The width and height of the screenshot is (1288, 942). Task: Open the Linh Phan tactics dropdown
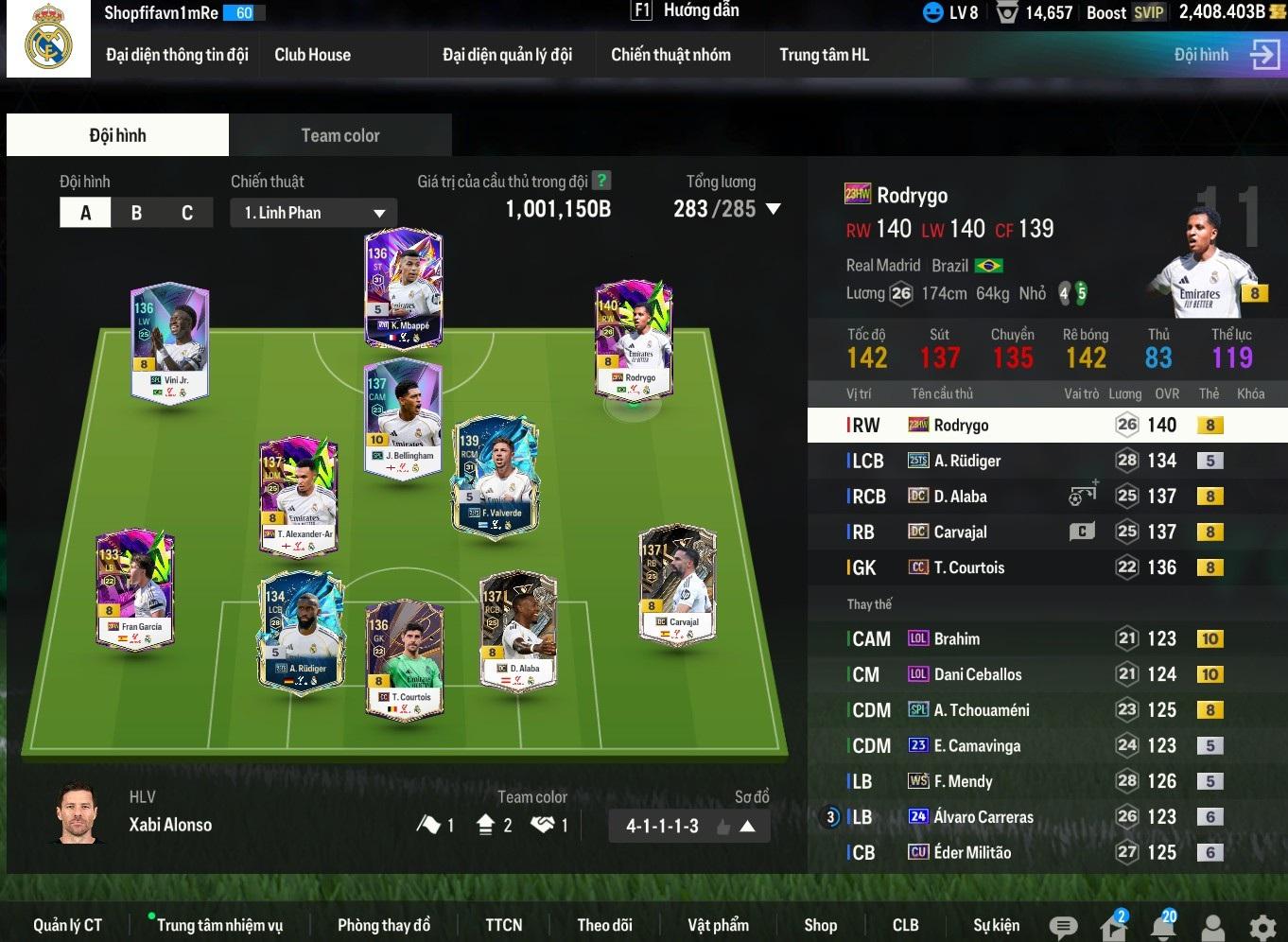(313, 213)
